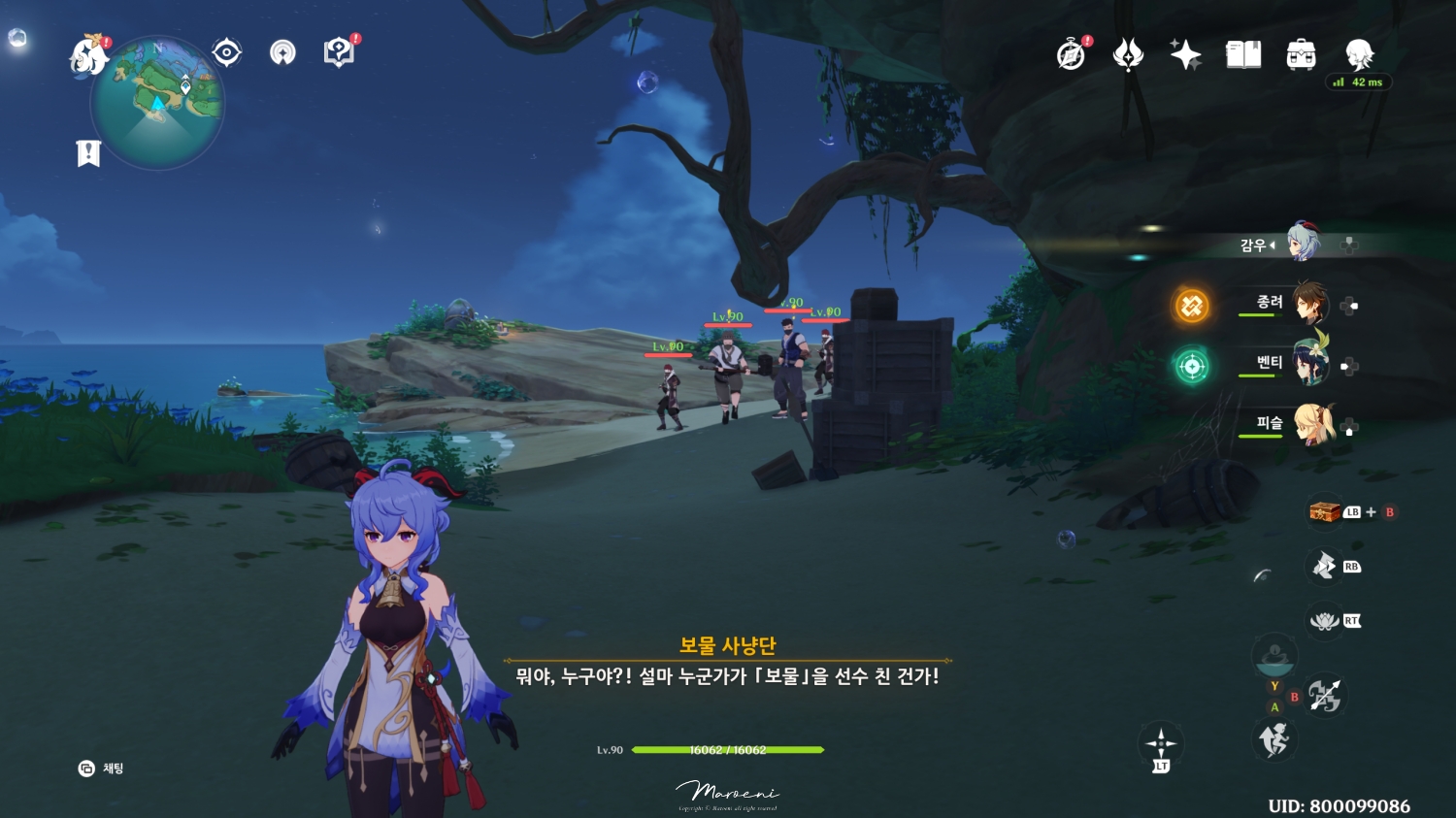Open the character menu head icon
Image resolution: width=1456 pixels, height=818 pixels.
click(x=1361, y=54)
